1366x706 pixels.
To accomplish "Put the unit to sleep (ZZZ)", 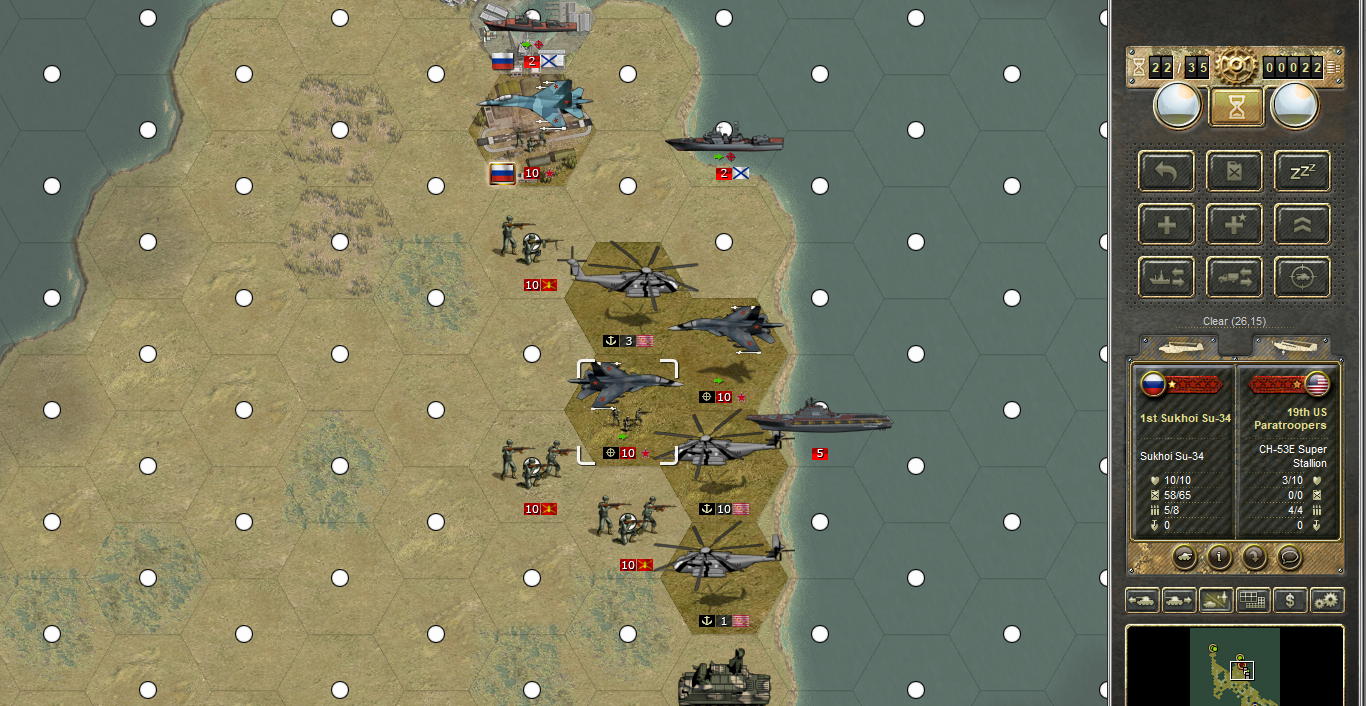I will tap(1302, 171).
